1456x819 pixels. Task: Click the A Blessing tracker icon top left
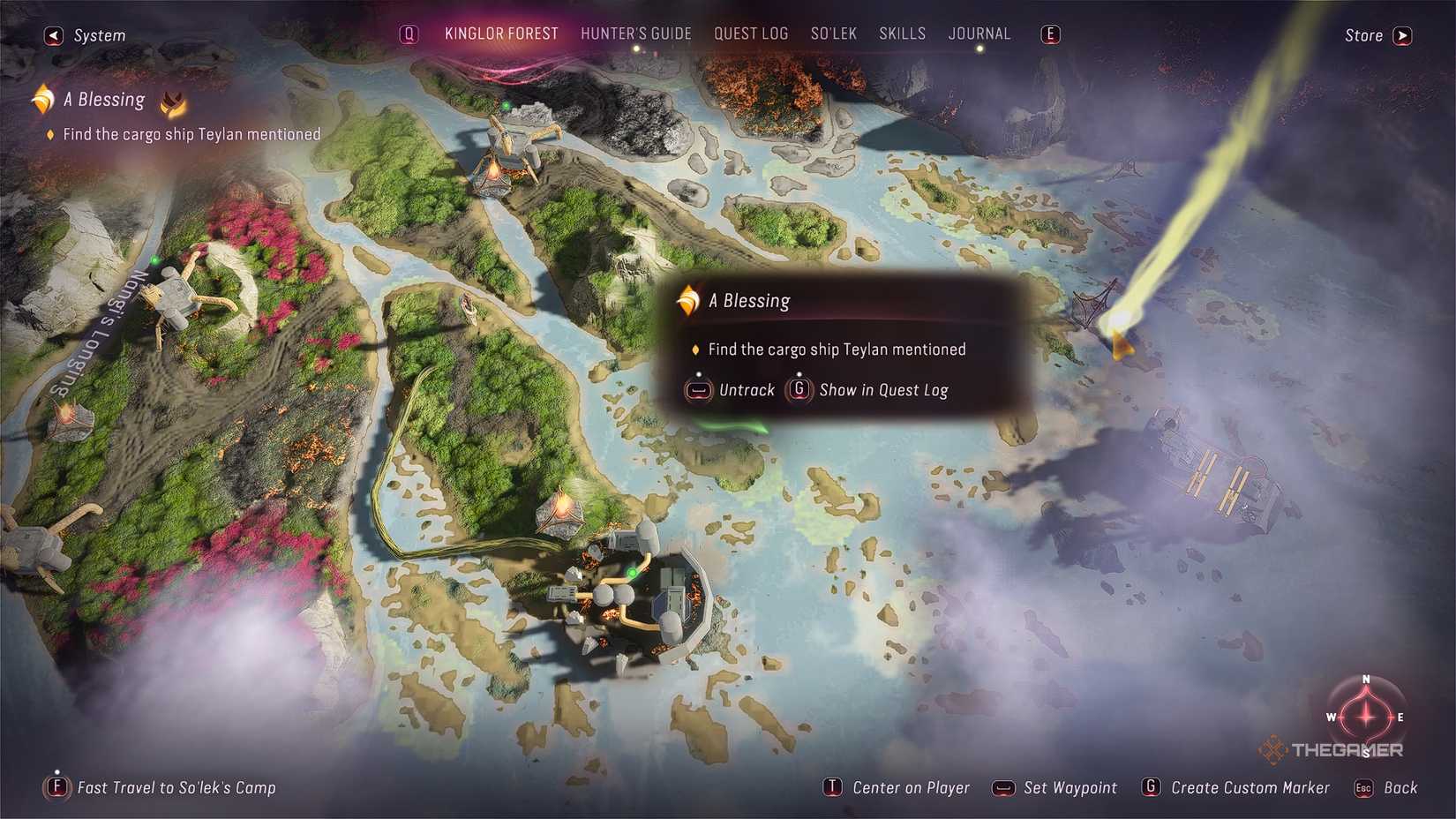(41, 98)
